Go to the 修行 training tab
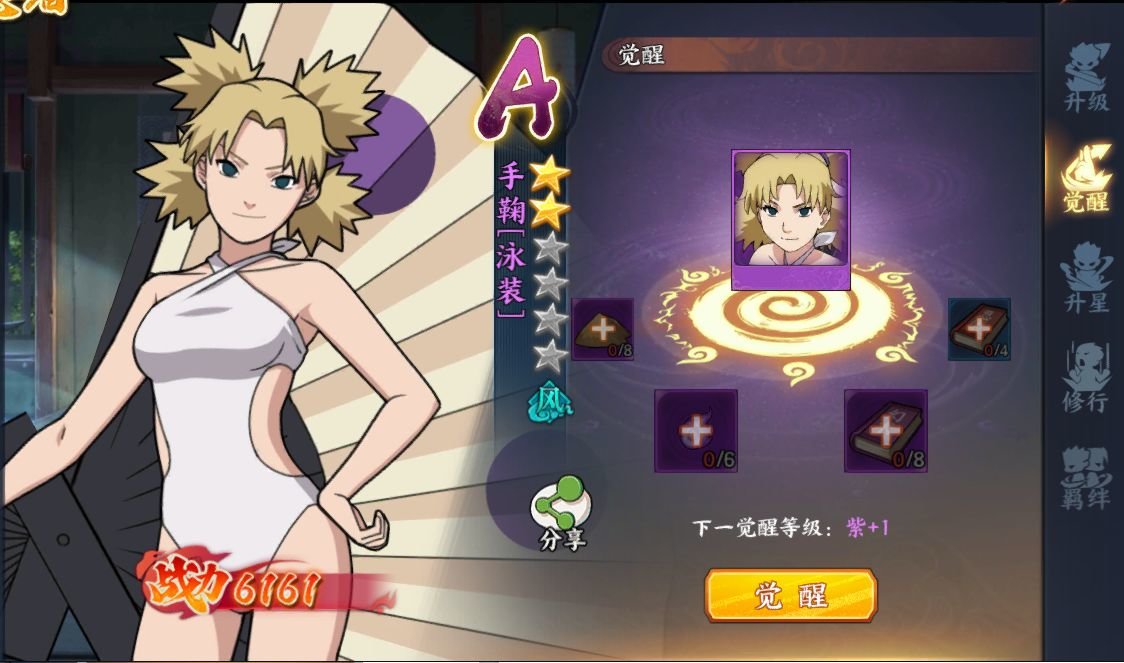 (x=1086, y=377)
